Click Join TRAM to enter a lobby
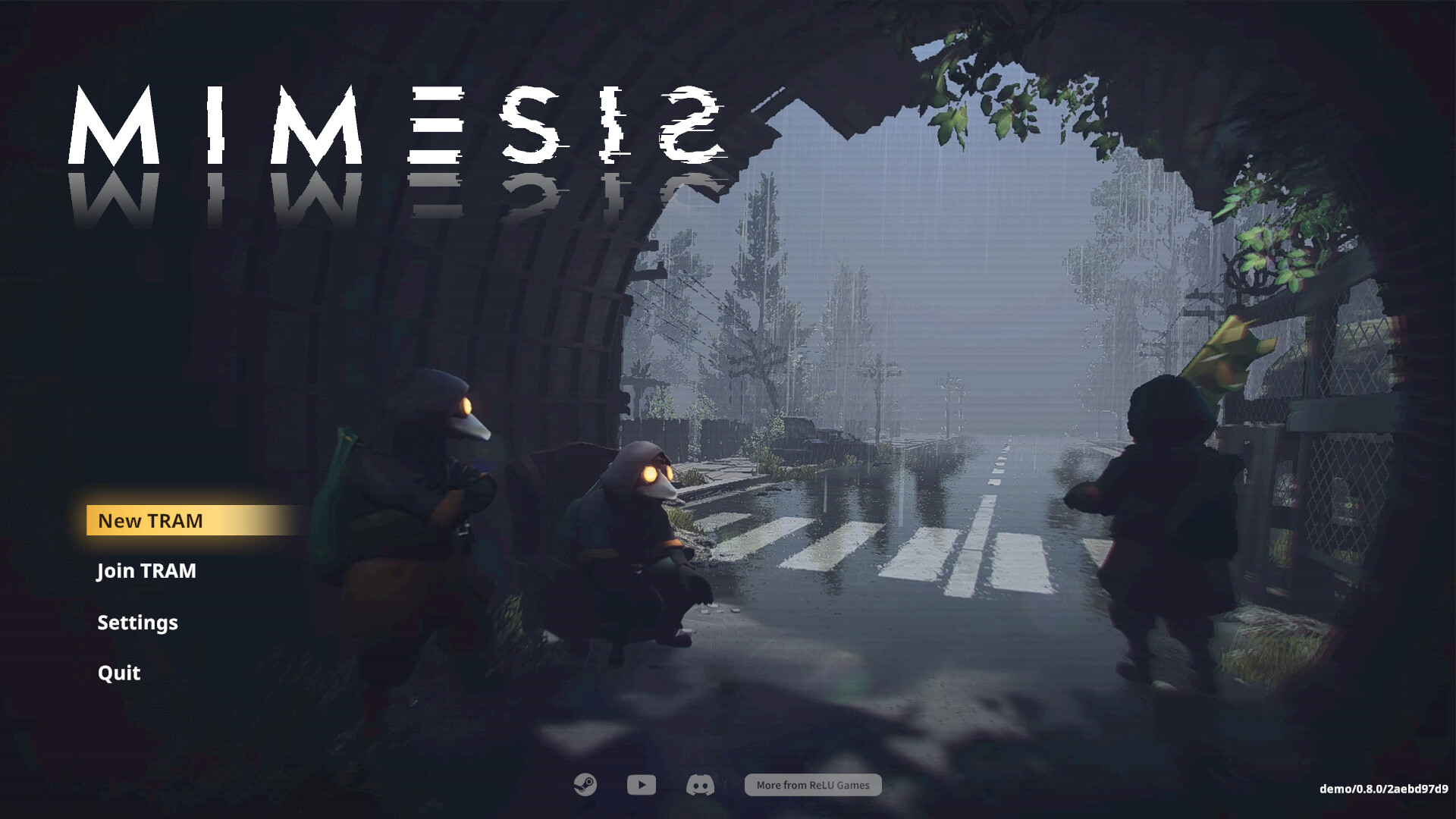 click(146, 571)
